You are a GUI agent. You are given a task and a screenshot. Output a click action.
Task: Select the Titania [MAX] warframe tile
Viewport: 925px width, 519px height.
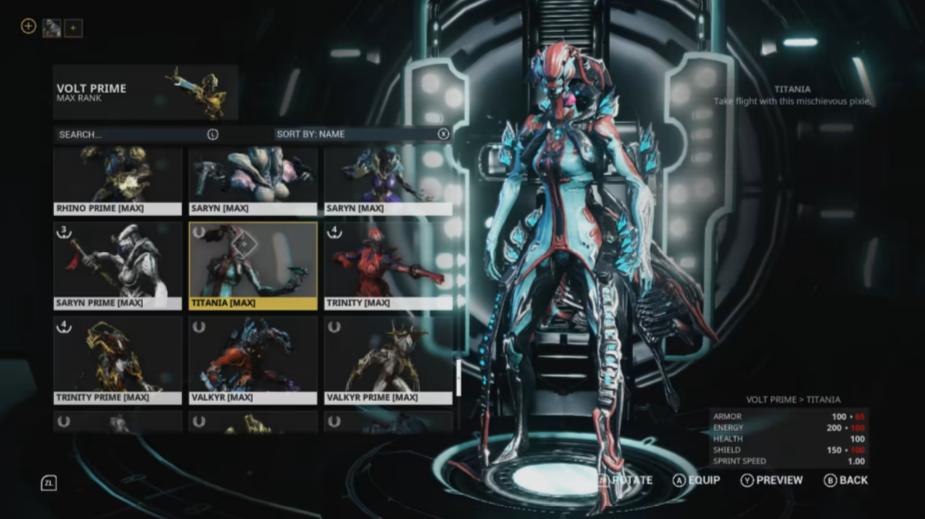coord(253,265)
